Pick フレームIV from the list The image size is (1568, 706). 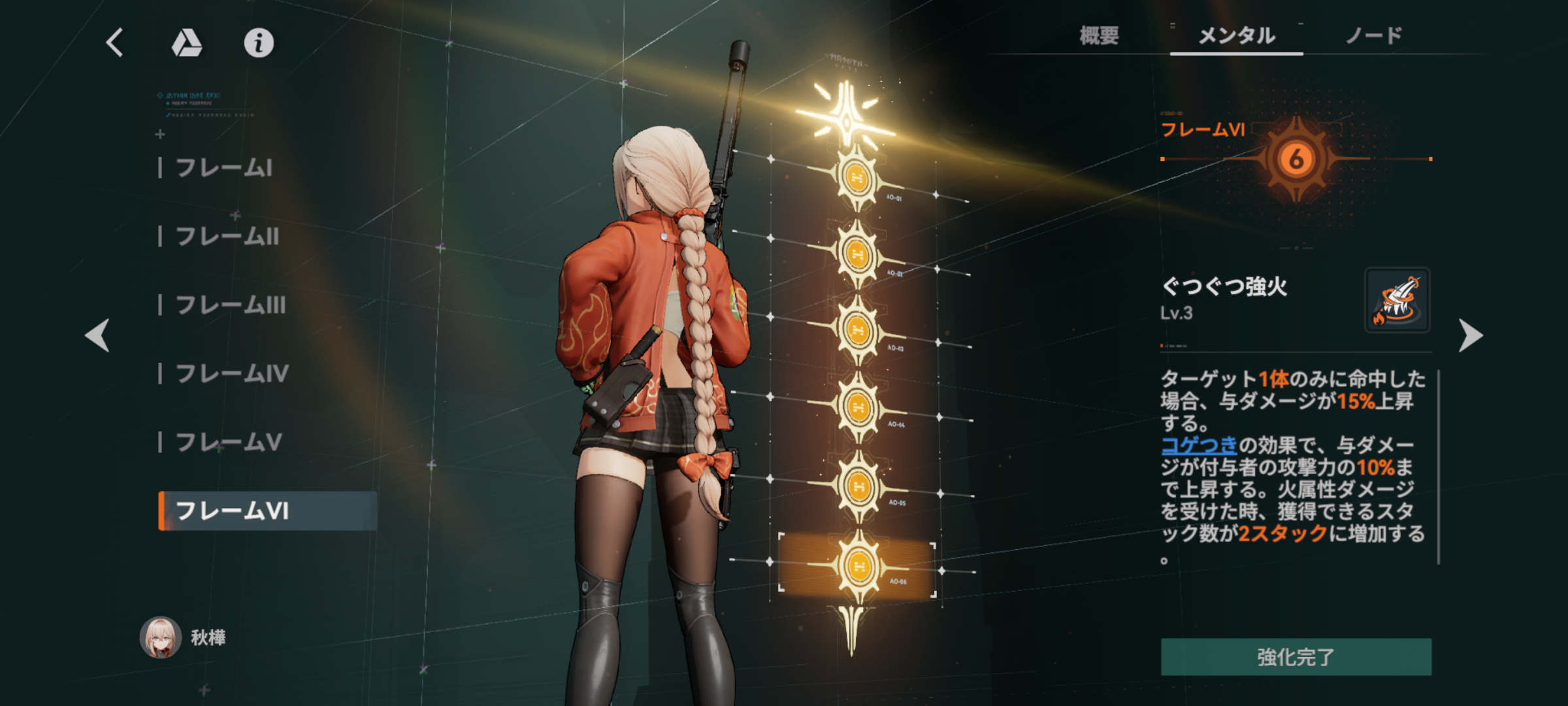tap(232, 374)
